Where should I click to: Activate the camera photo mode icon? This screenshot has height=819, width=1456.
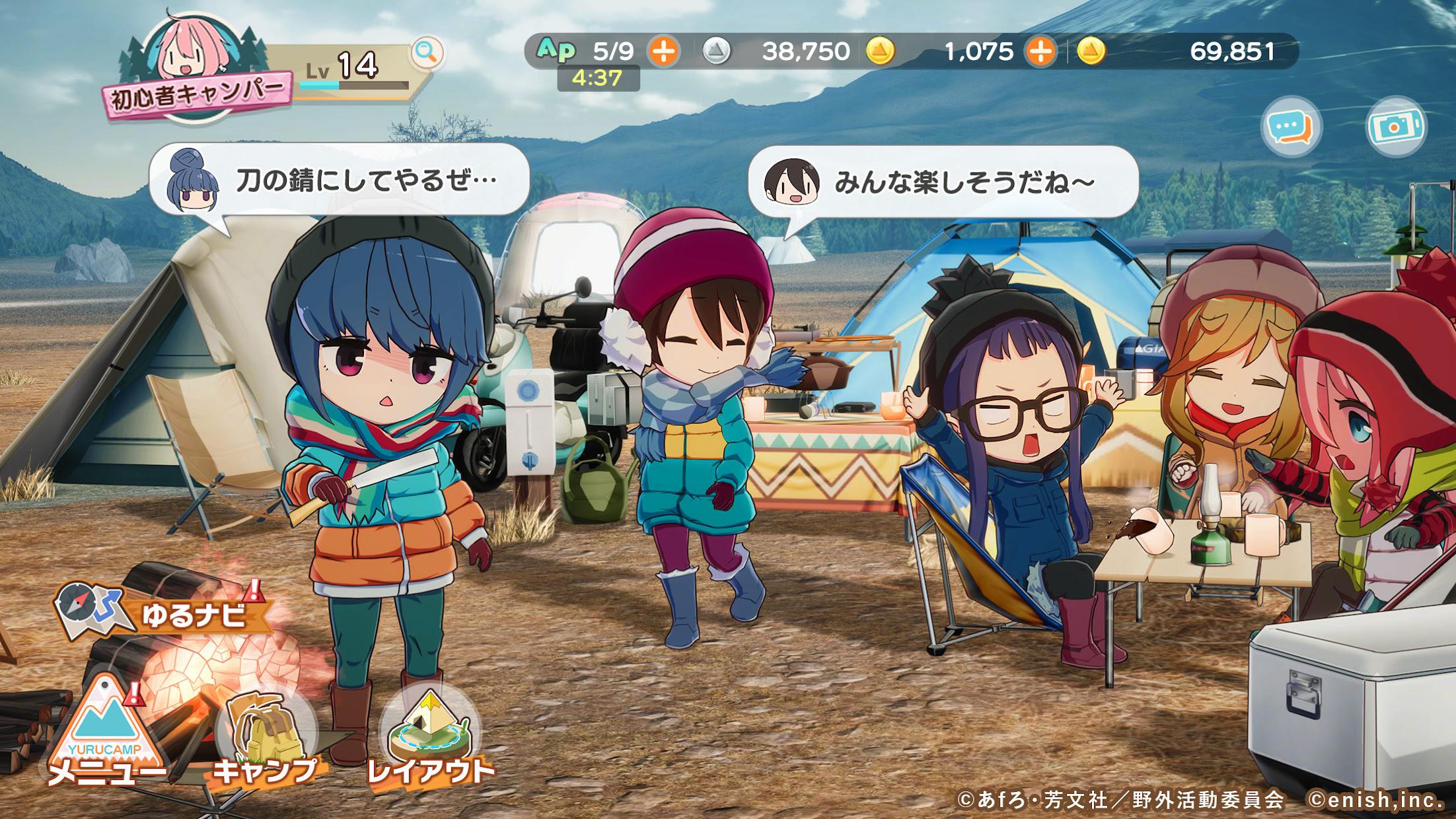tap(1396, 127)
